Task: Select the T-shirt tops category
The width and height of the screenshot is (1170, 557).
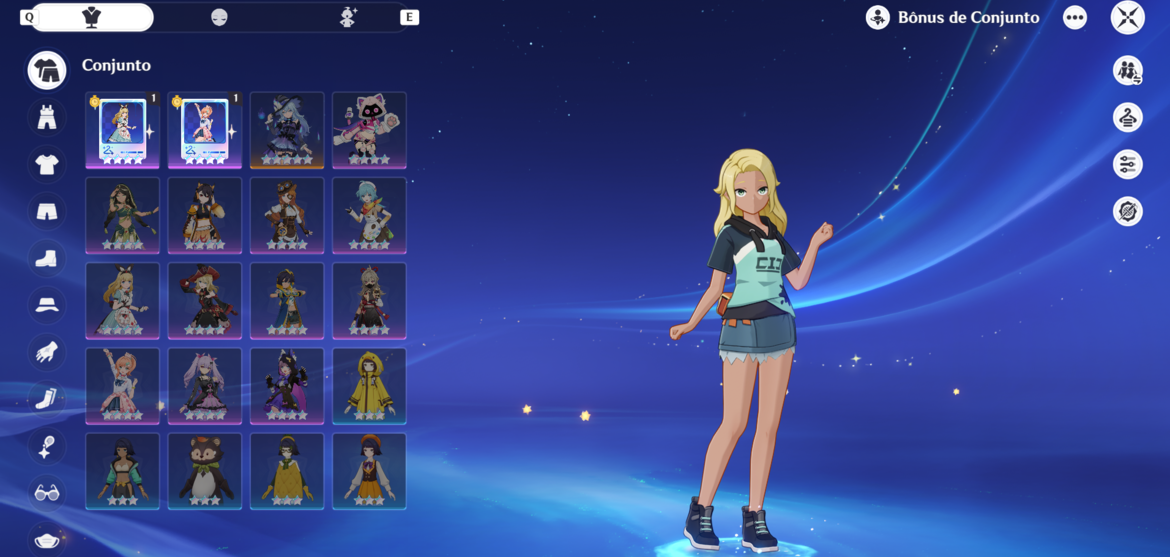Action: pyautogui.click(x=47, y=165)
